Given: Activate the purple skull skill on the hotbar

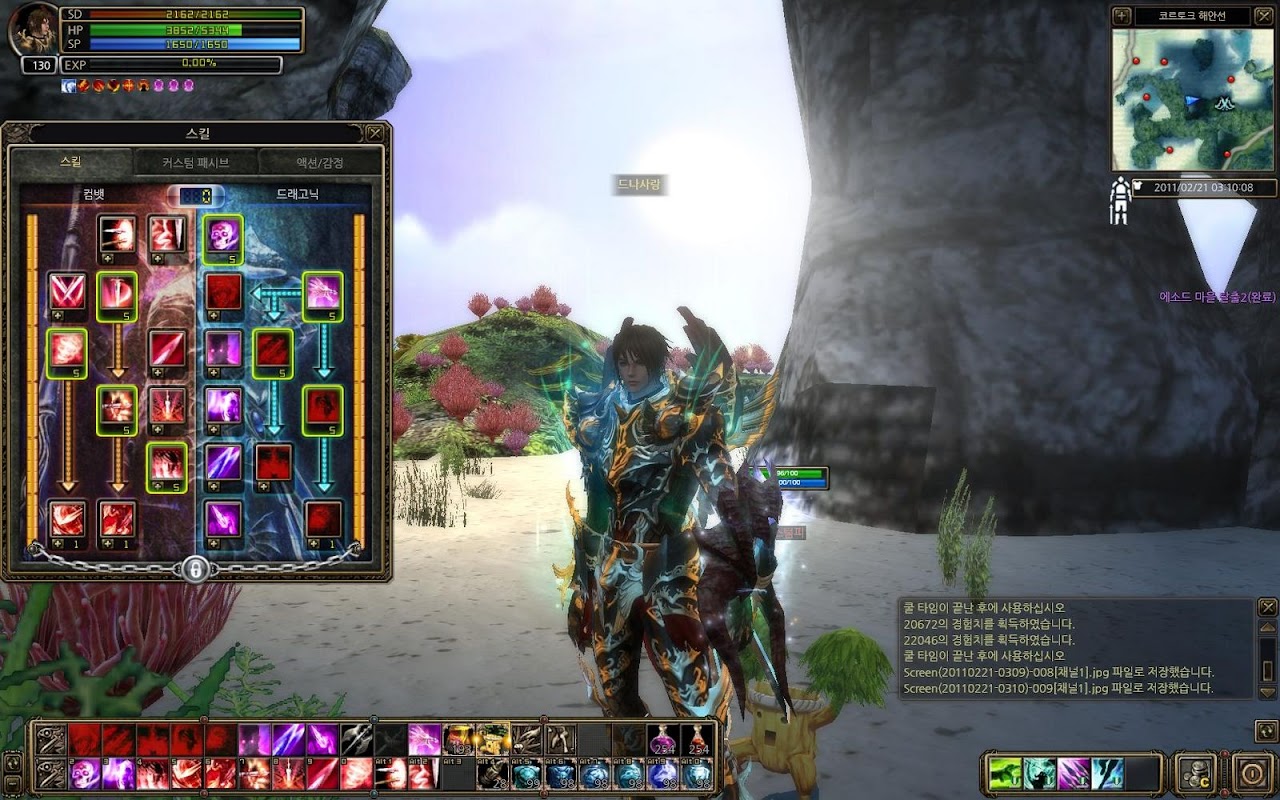Looking at the screenshot, I should pos(85,774).
